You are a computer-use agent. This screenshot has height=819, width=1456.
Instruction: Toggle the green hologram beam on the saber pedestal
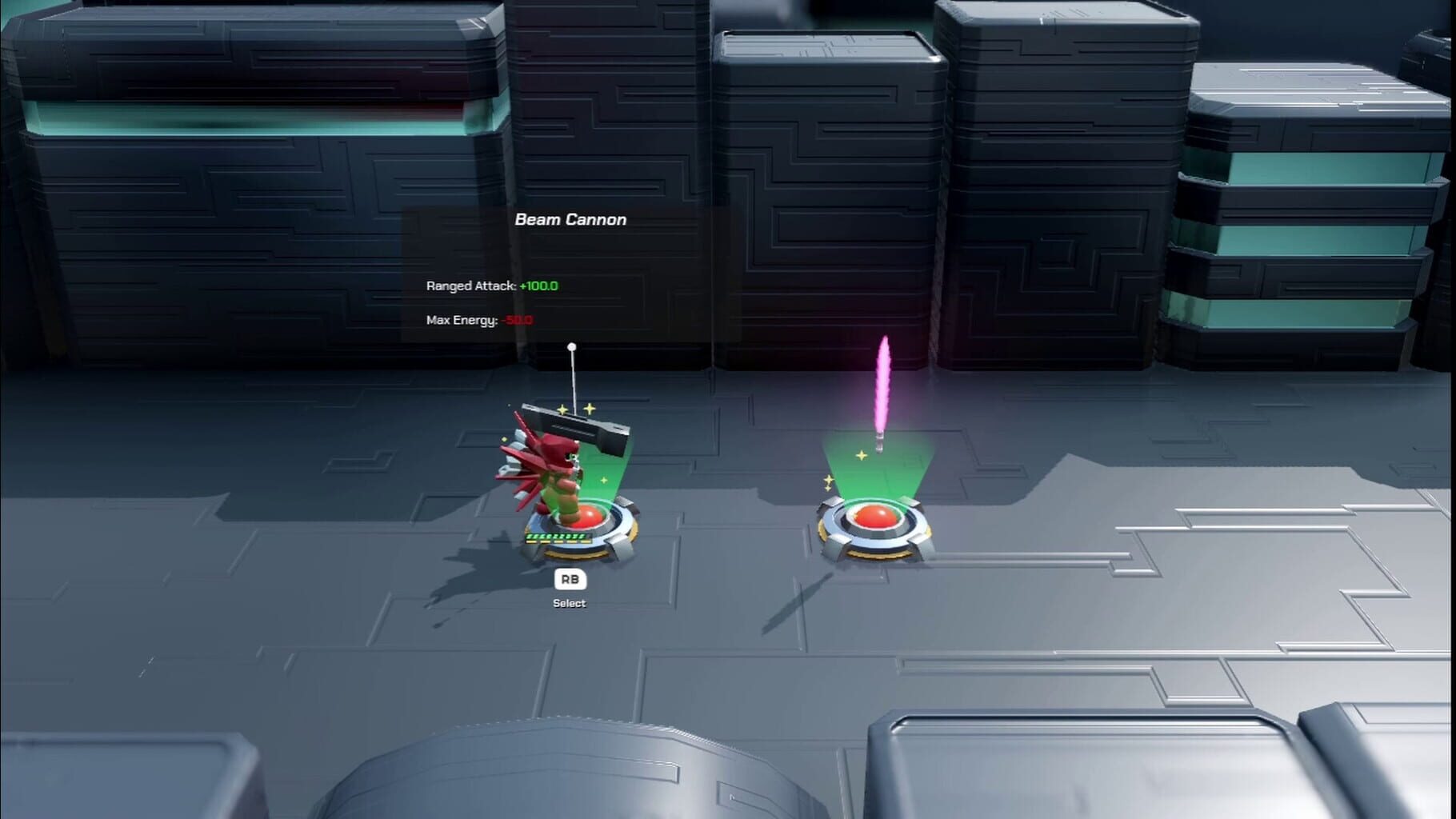pos(880,480)
